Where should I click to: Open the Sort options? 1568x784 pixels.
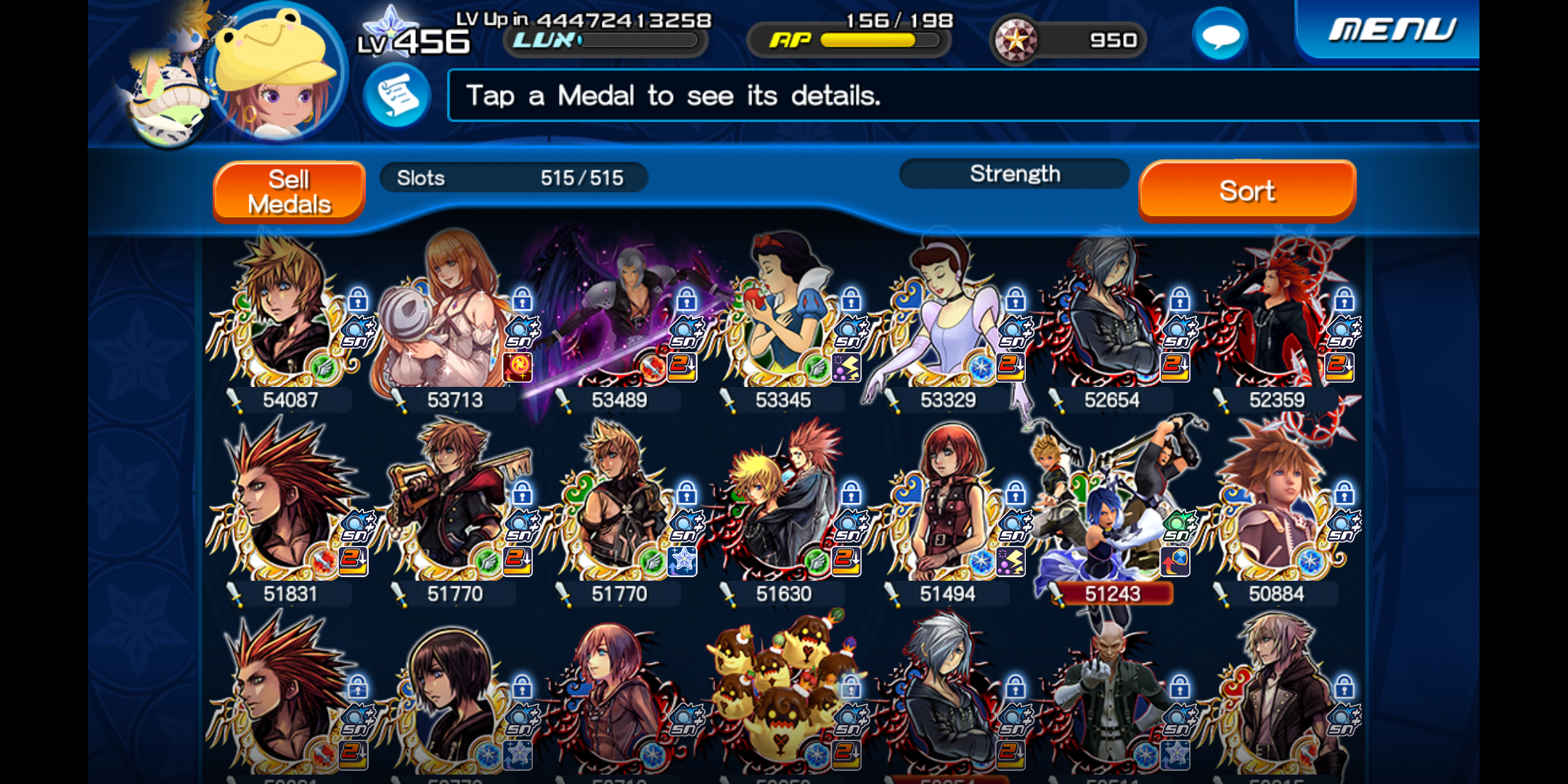click(1246, 191)
